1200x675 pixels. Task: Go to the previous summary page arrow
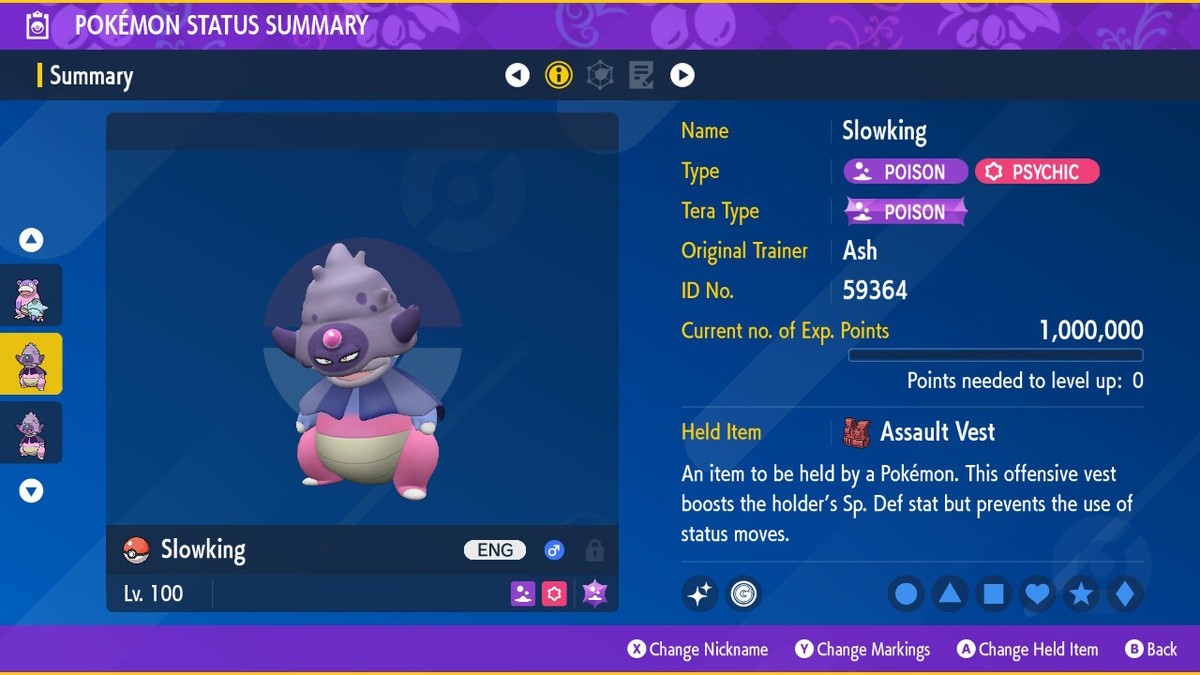[x=517, y=75]
